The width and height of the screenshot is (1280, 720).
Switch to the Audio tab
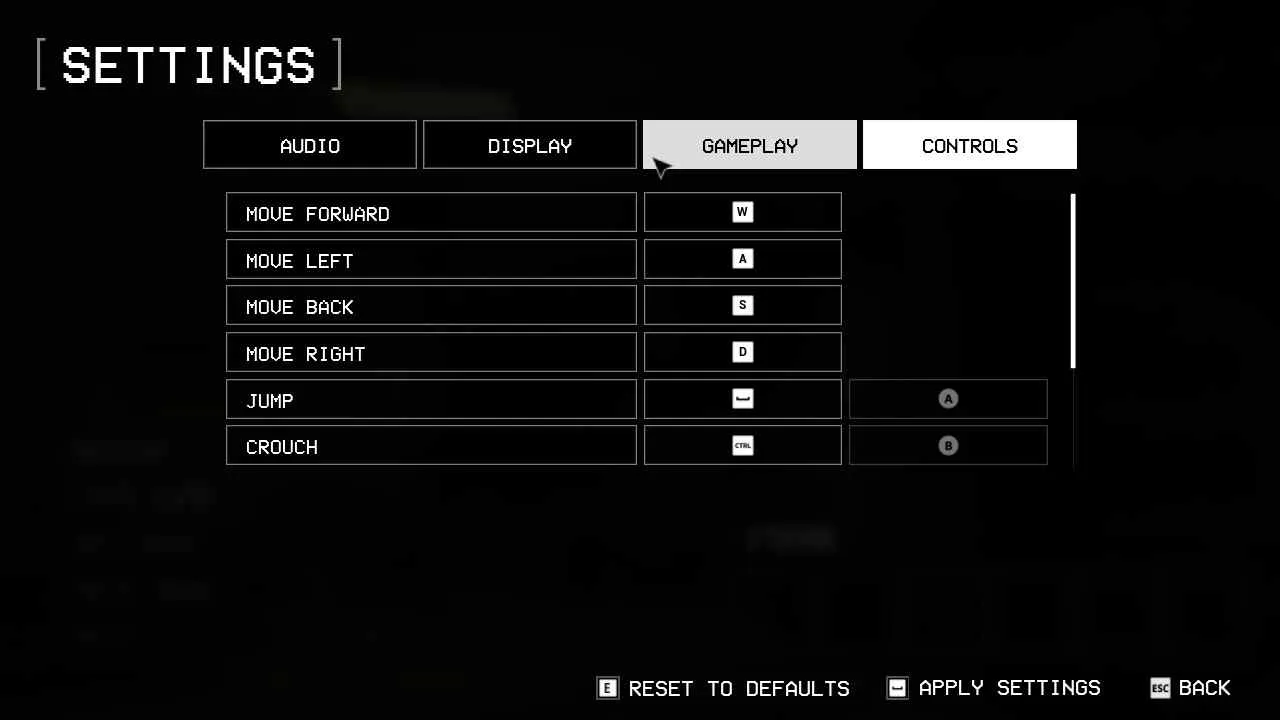310,145
